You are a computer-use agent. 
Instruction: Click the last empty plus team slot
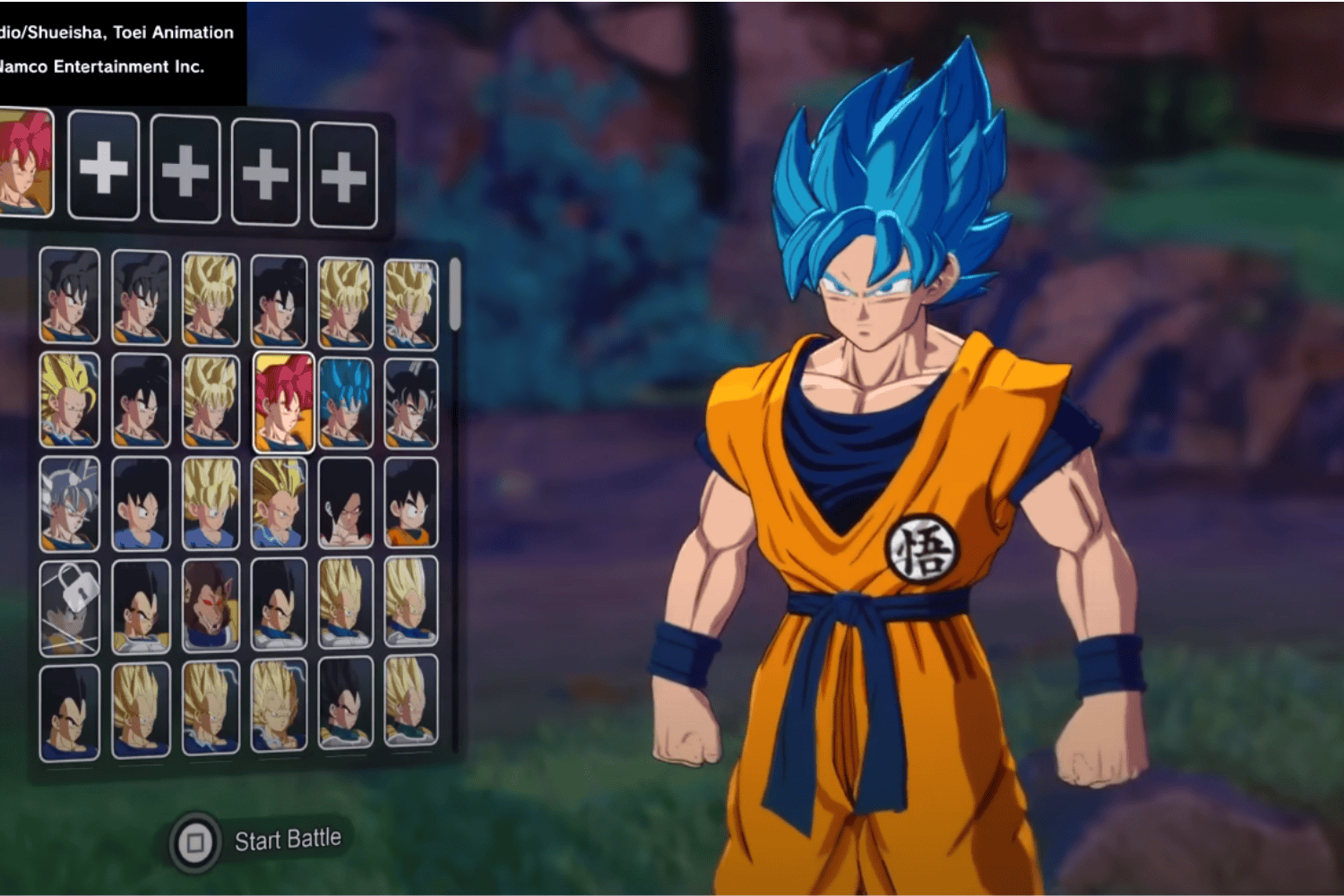point(344,166)
